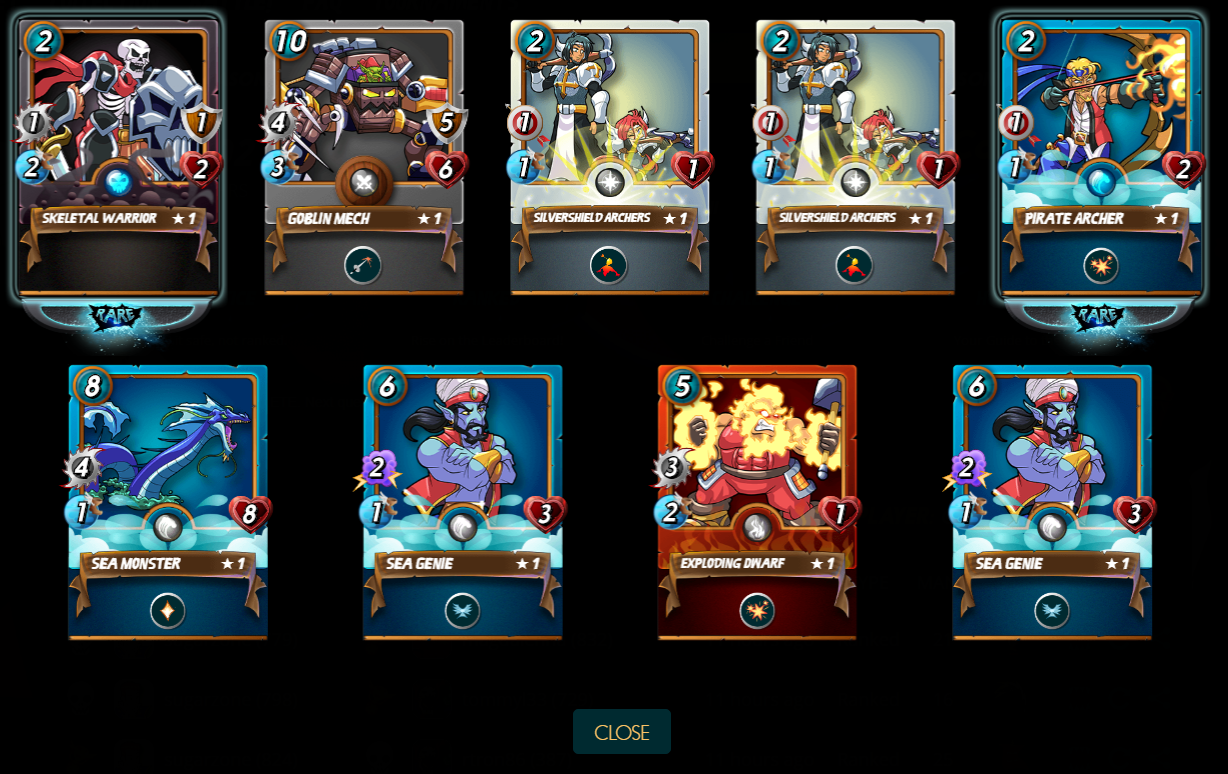Inspect the Pirate Archer's blast ability icon

coord(1101,265)
